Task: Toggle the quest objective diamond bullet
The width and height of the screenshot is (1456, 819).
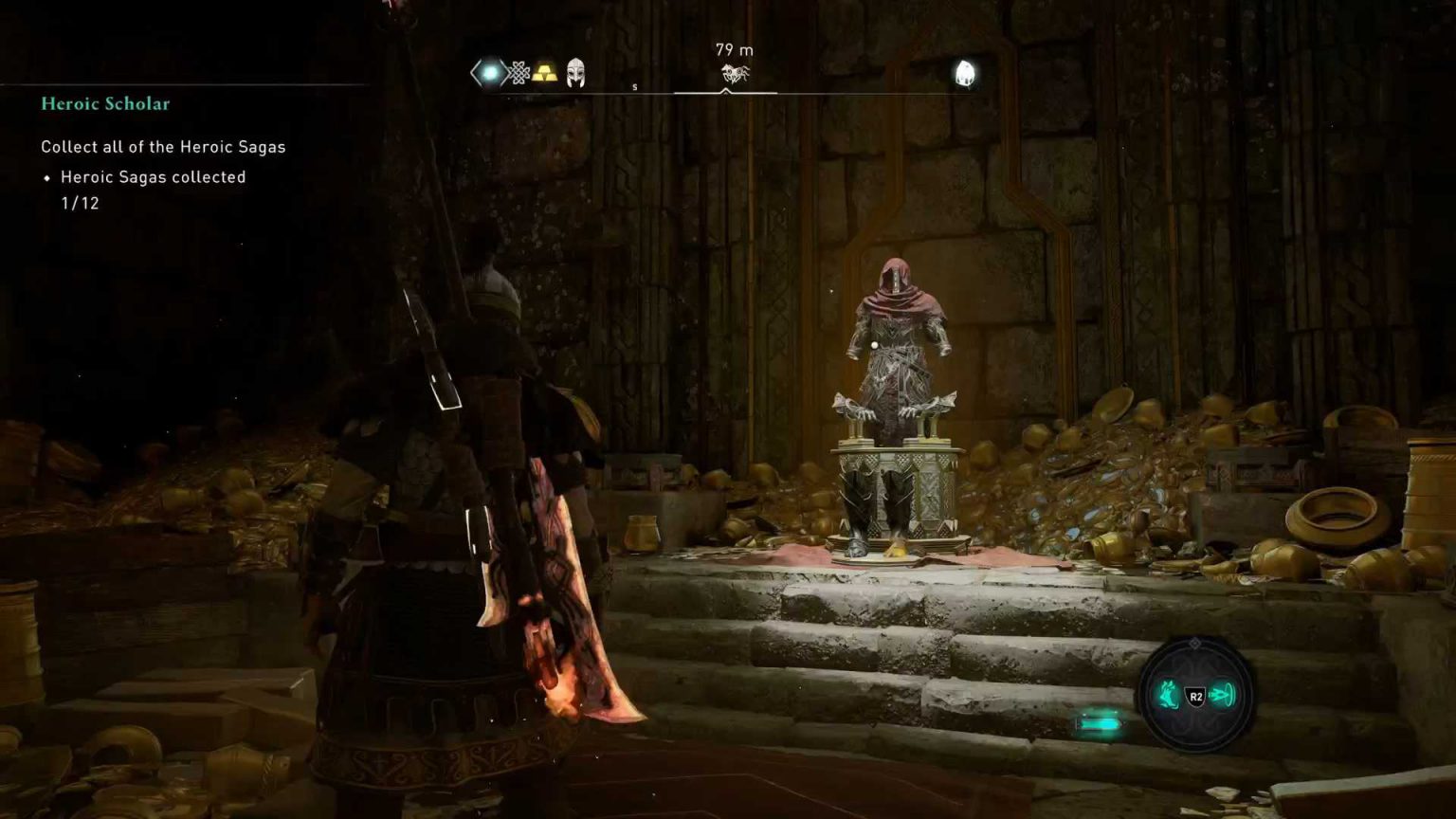Action: tap(47, 177)
